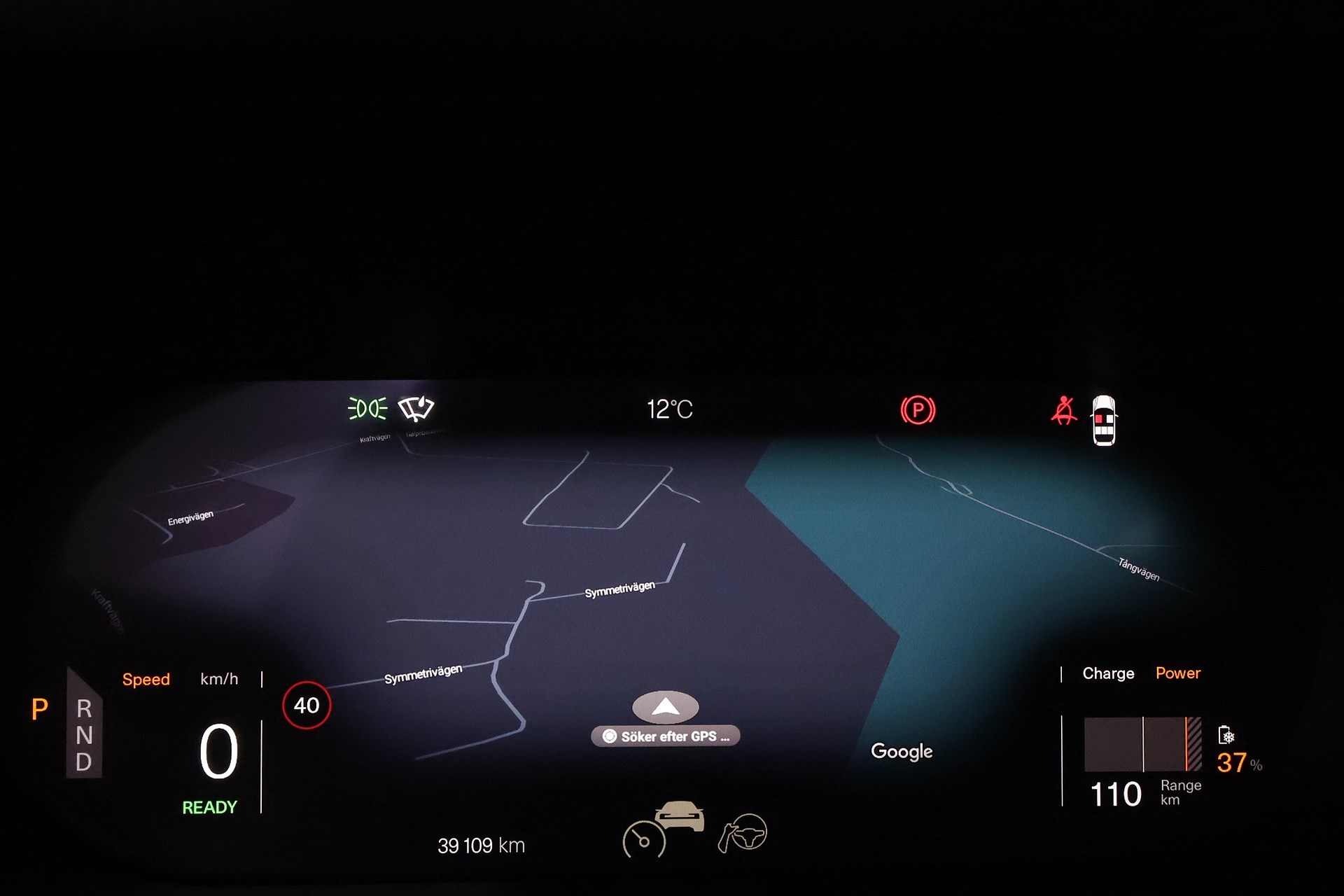Click the green headlights indicator icon
Screen dimensions: 1344x896
click(x=367, y=408)
